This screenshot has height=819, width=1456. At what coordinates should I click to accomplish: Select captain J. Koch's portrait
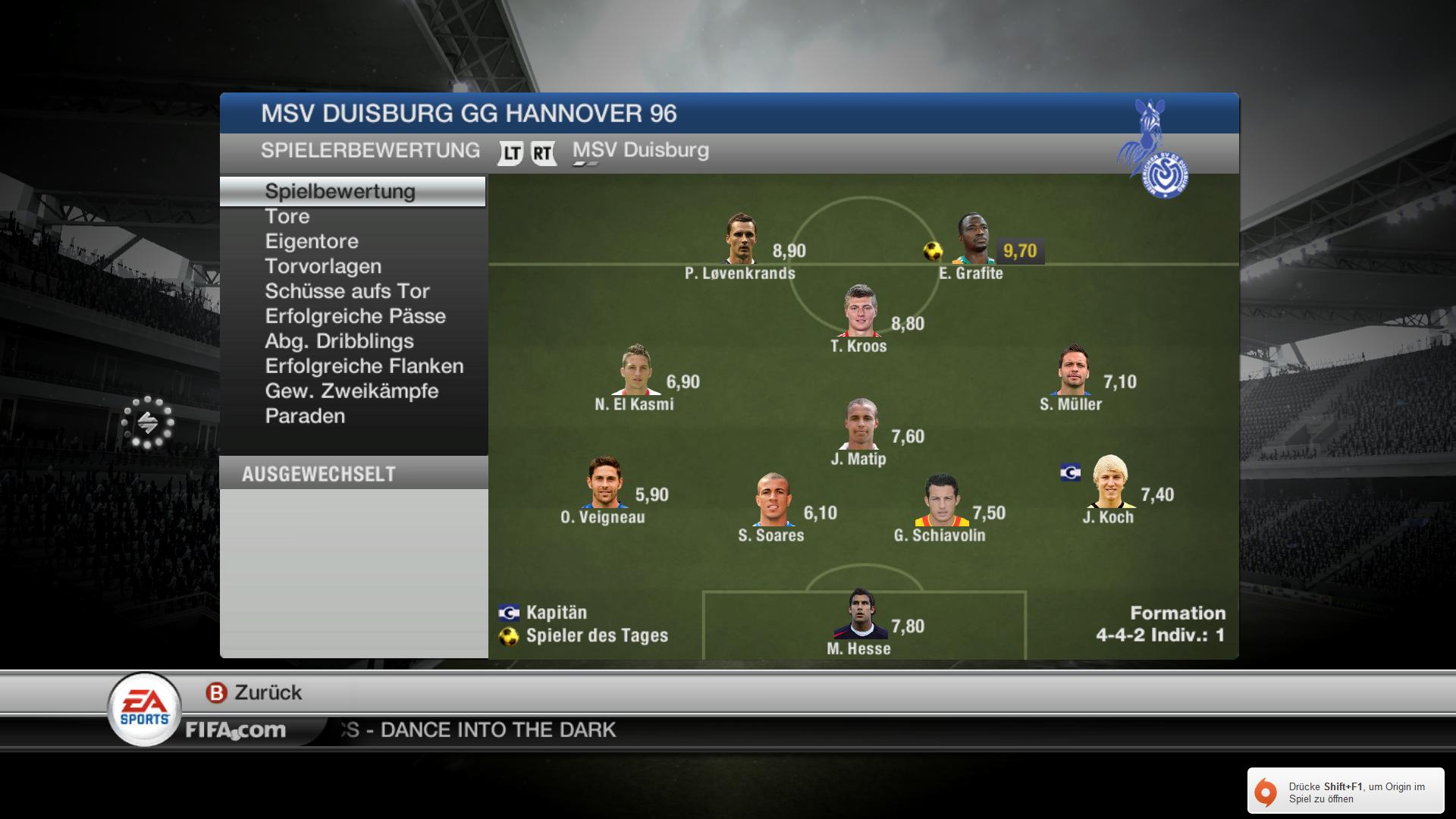pos(1110,482)
